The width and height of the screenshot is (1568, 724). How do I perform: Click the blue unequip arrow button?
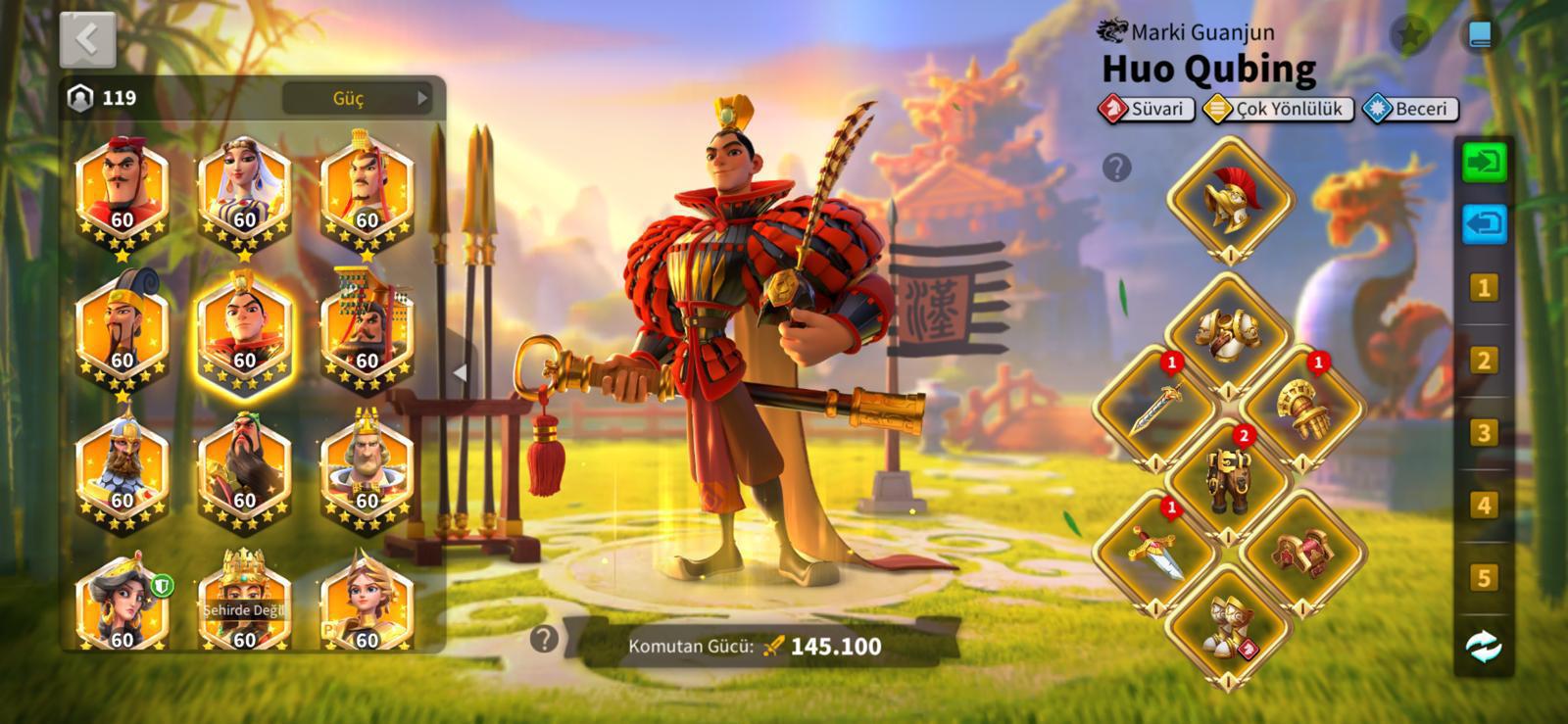pyautogui.click(x=1484, y=224)
